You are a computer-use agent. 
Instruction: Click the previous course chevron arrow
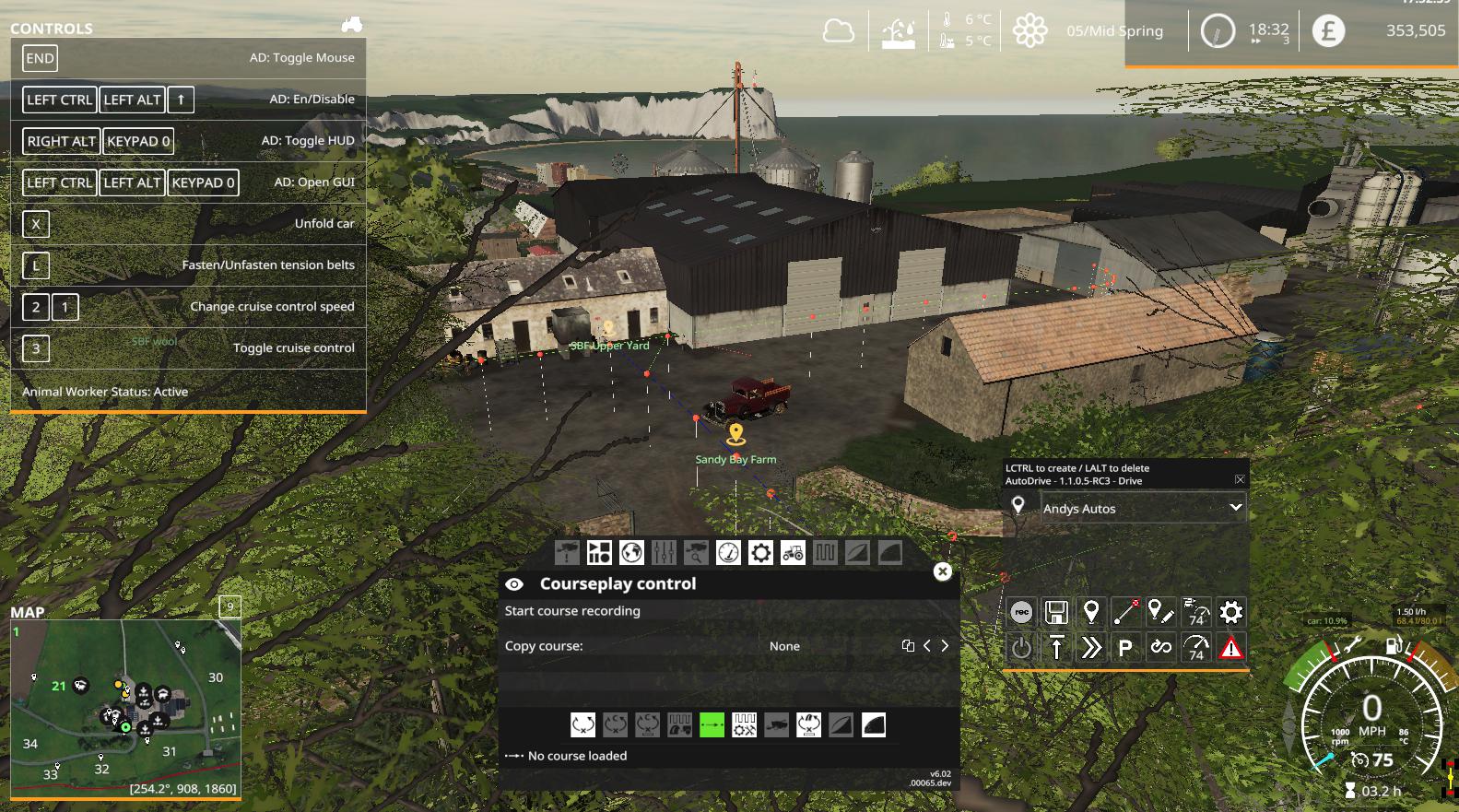coord(927,645)
